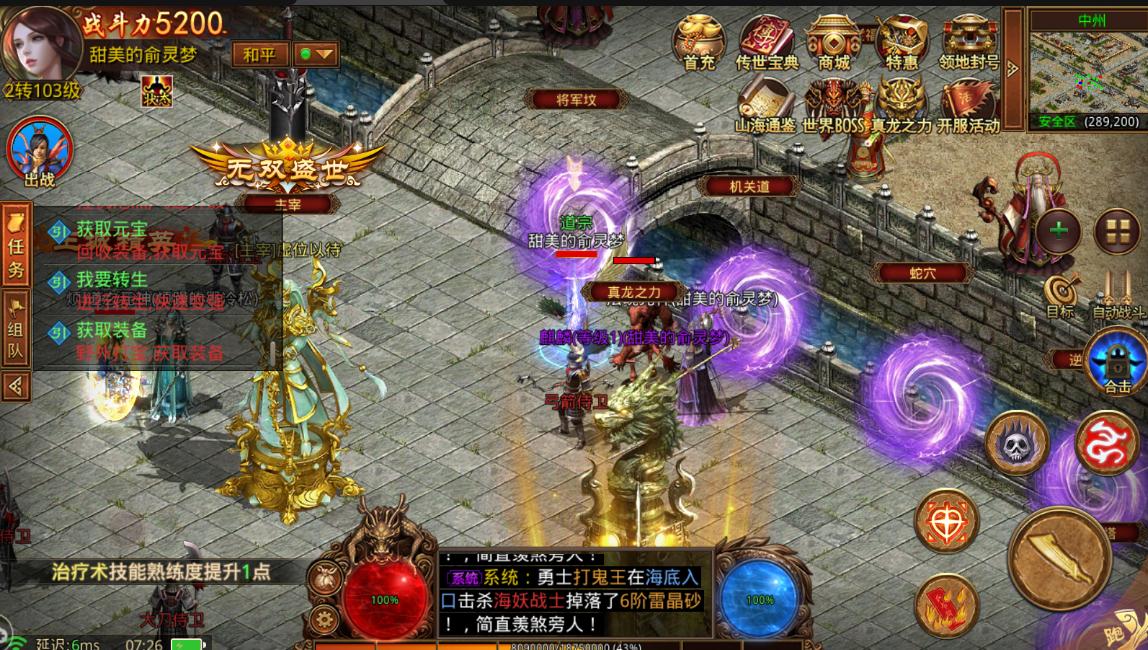Toggle the 和平 attack mode button
Screen dimensions: 1148x650
(x=260, y=54)
